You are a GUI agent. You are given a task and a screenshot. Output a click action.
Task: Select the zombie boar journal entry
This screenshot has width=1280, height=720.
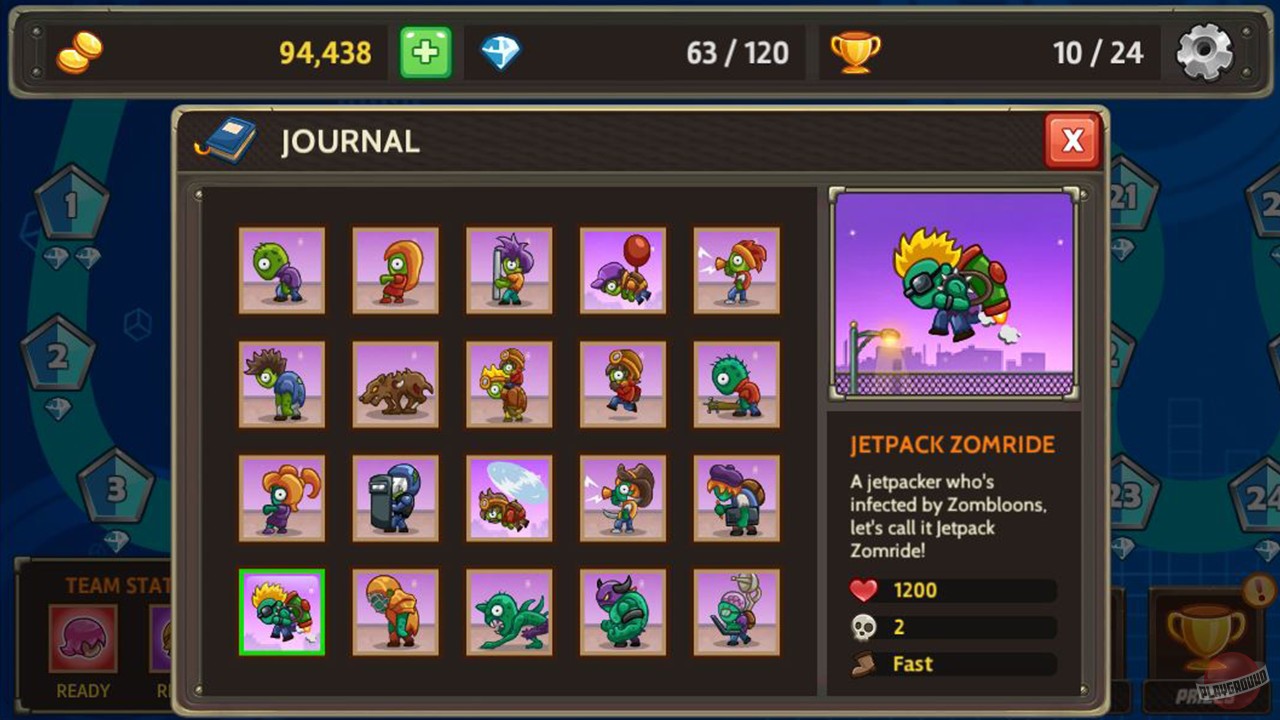point(395,383)
